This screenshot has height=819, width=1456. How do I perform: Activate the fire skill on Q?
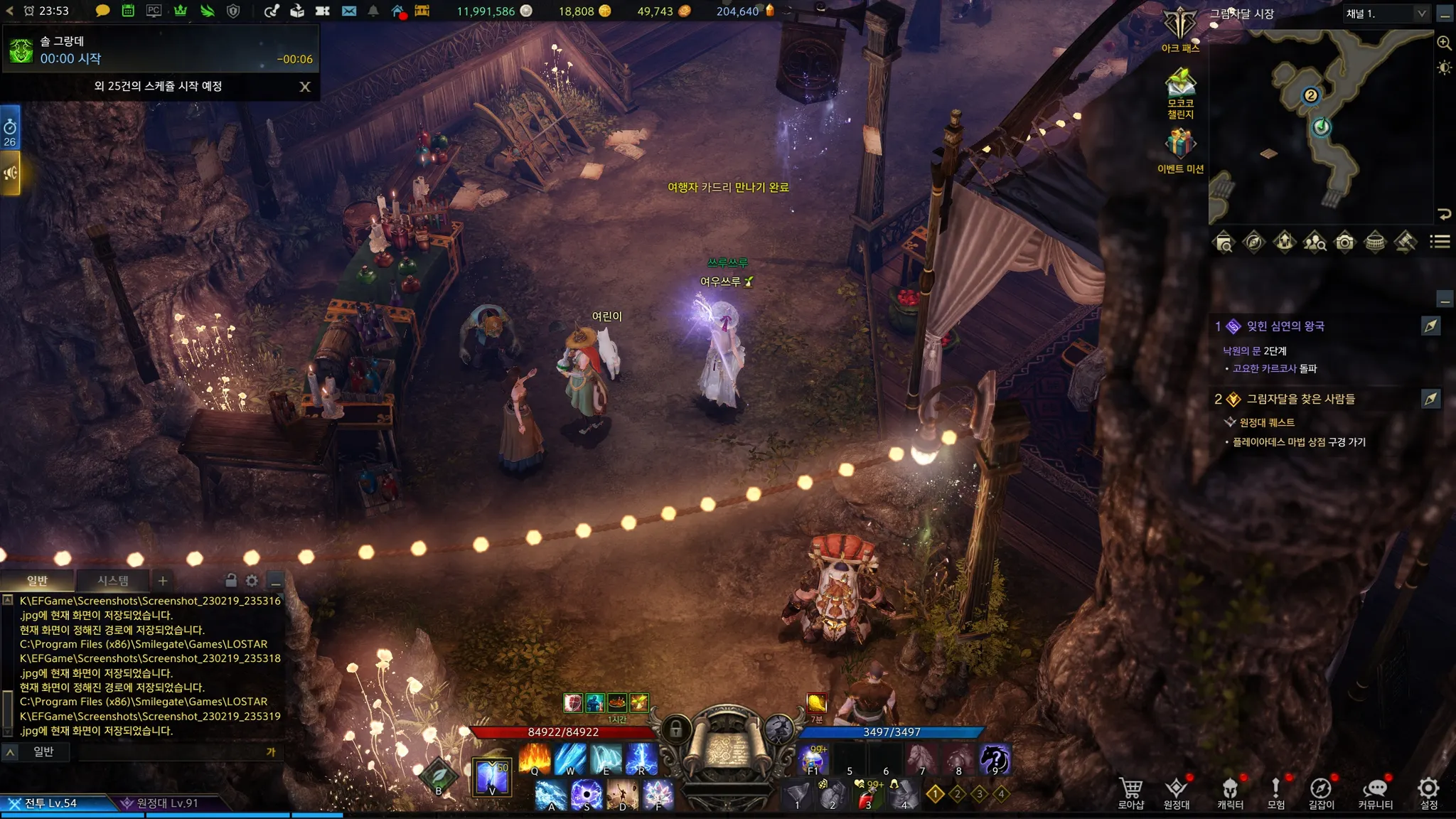535,759
